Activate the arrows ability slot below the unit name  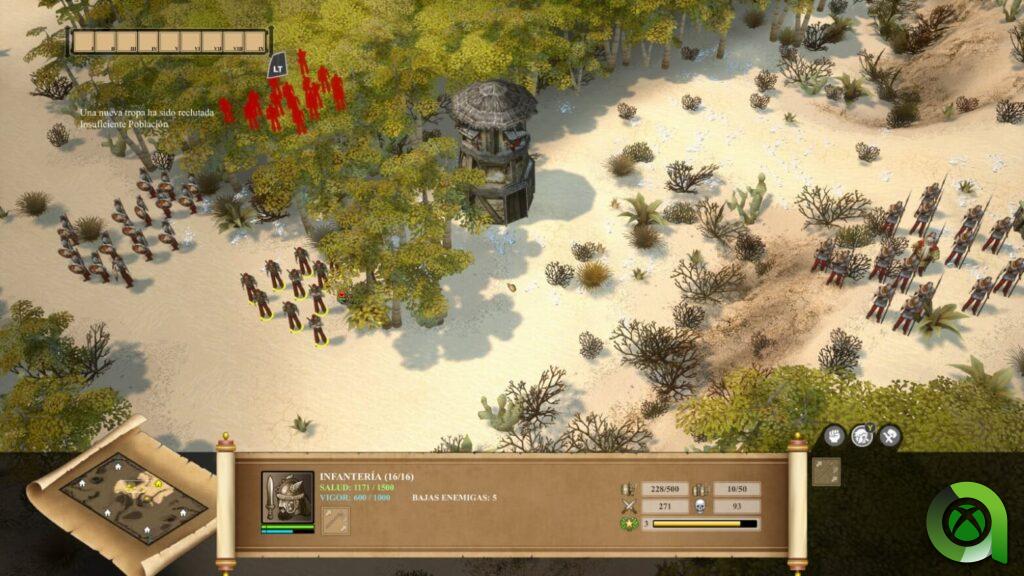click(x=336, y=520)
